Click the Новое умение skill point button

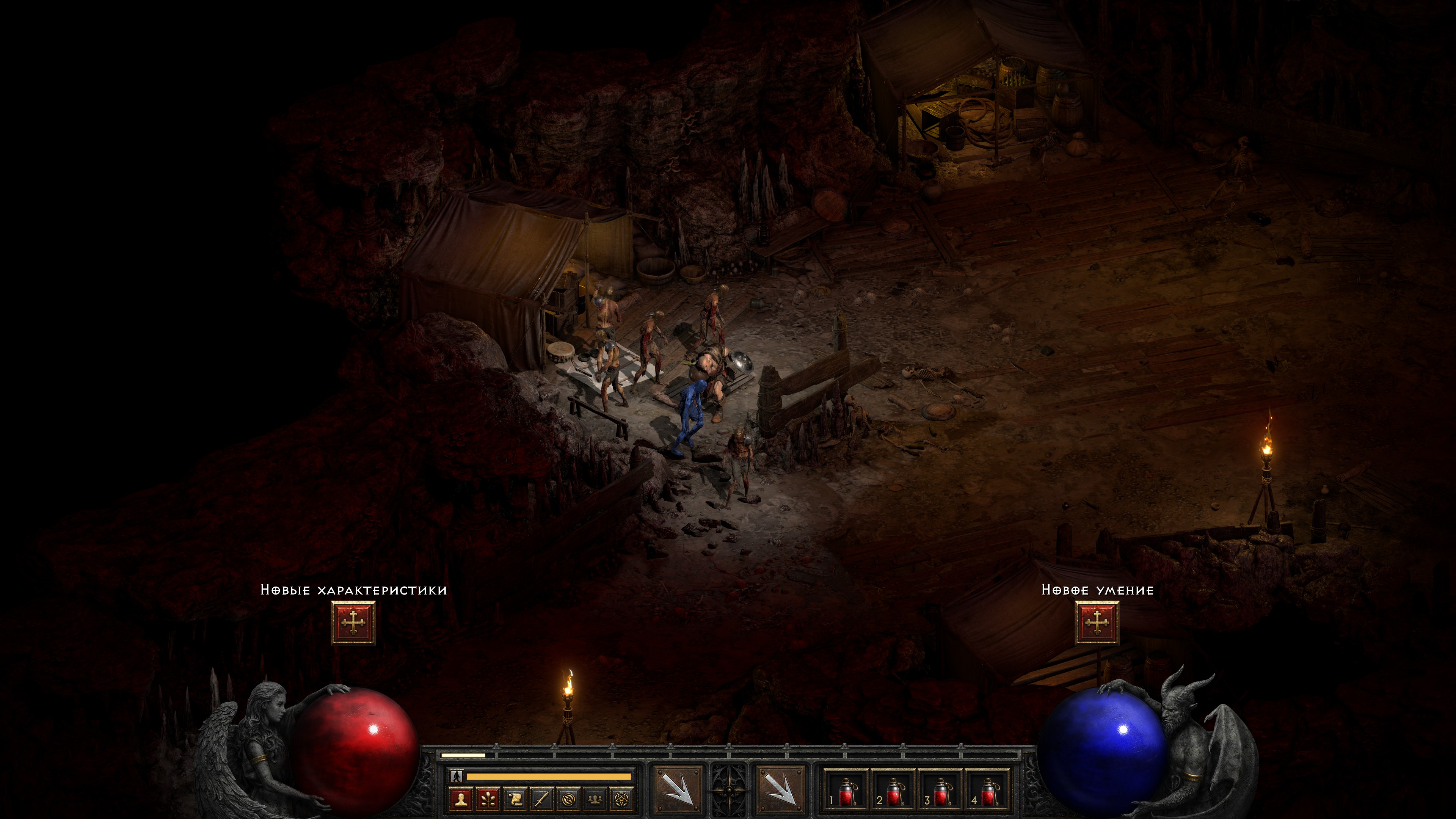tap(1097, 622)
